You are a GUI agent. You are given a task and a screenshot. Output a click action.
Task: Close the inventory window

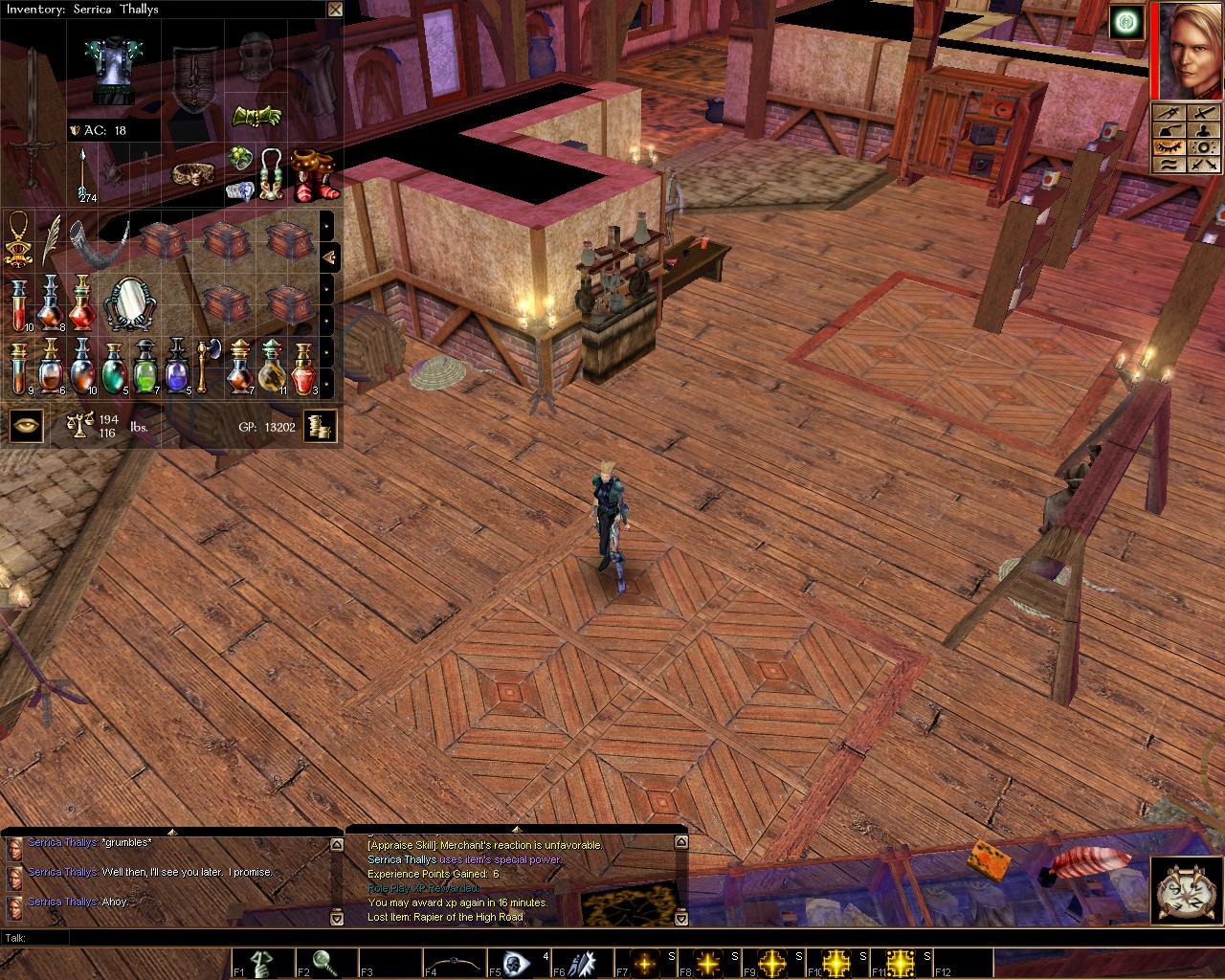334,10
